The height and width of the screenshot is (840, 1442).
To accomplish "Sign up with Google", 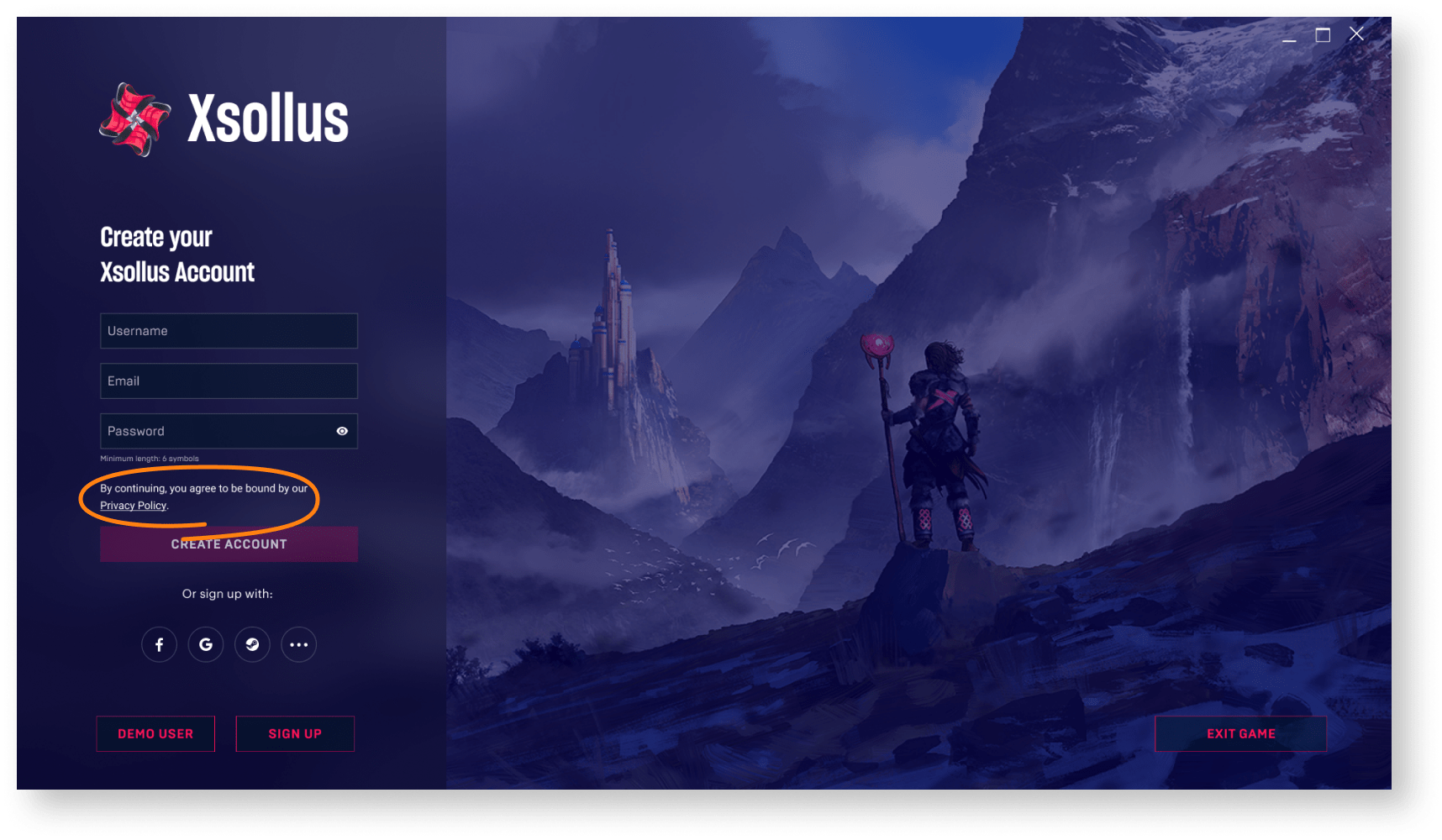I will [x=206, y=645].
